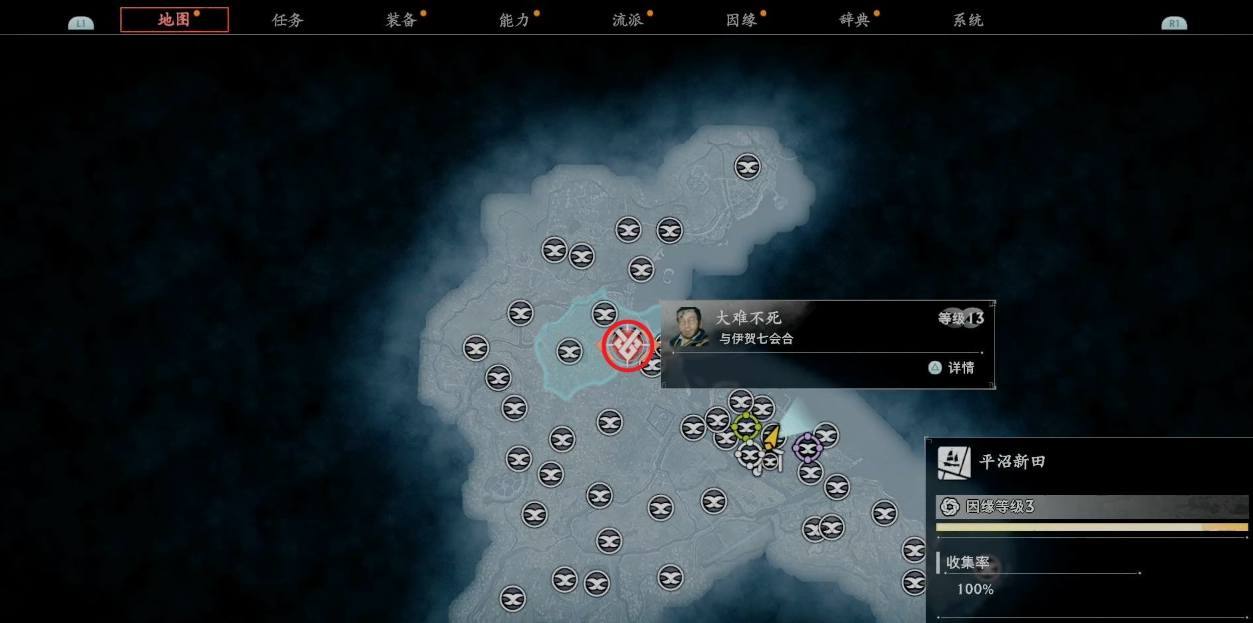Select the 平沼新田 region panel

[x=1090, y=463]
